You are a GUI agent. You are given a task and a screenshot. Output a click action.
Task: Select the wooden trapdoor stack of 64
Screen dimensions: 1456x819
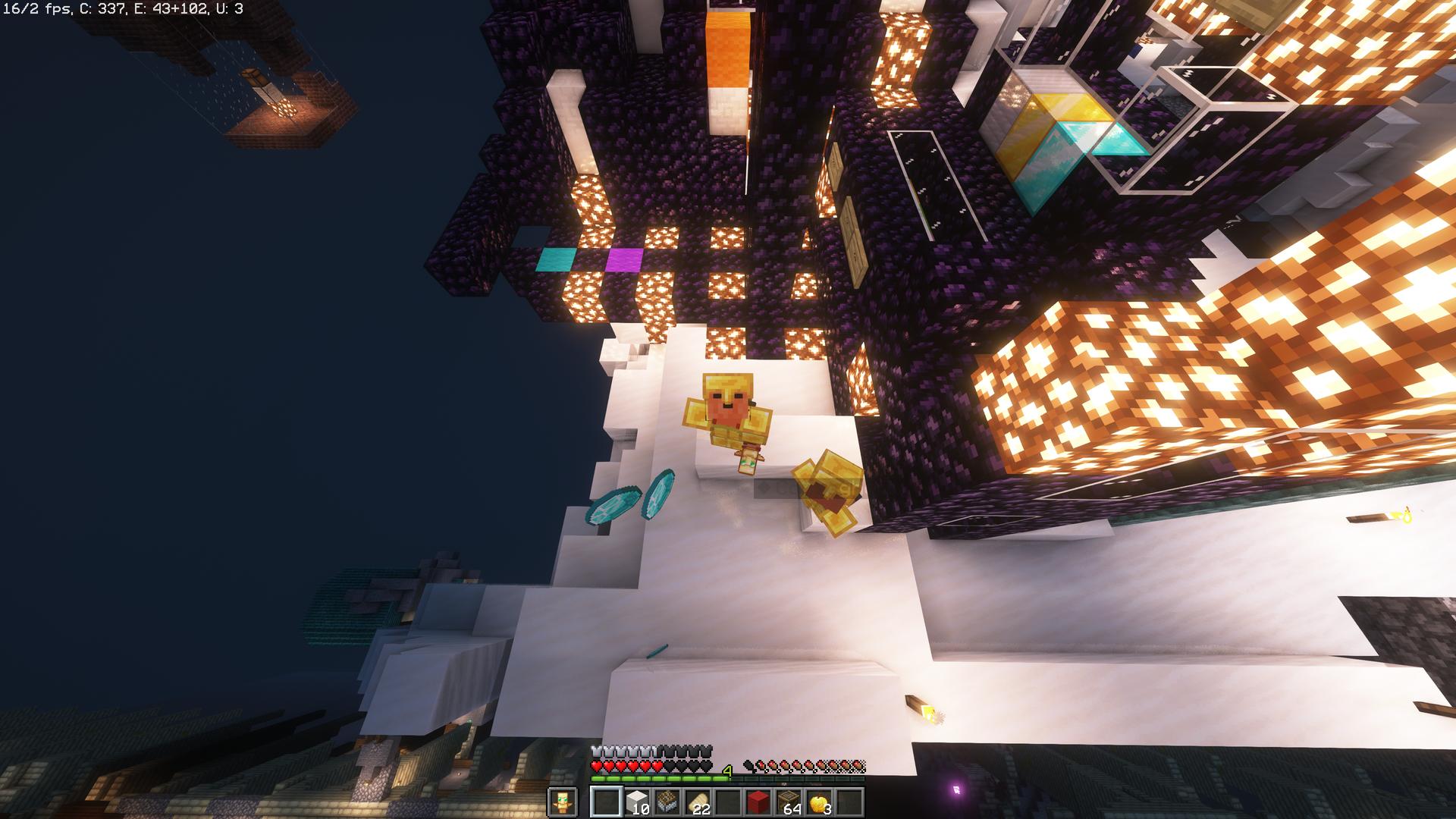click(788, 802)
